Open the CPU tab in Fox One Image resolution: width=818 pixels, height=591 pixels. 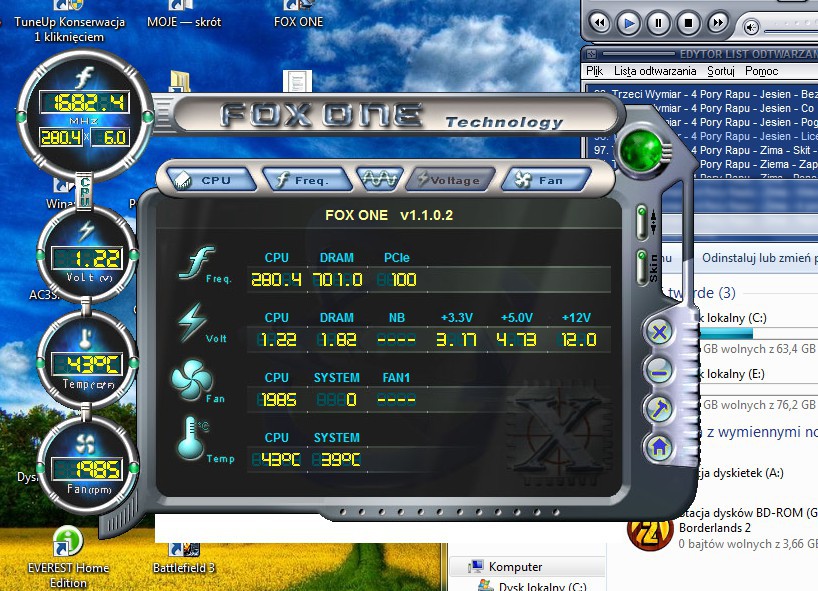click(206, 180)
